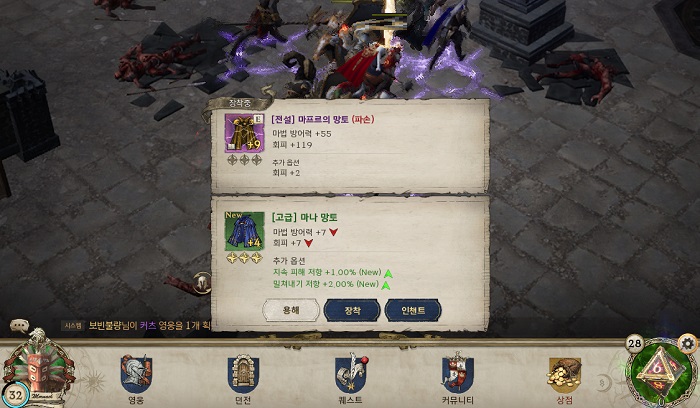The image size is (700, 408).
Task: Dissolve the item with the 용해 button
Action: coord(291,311)
